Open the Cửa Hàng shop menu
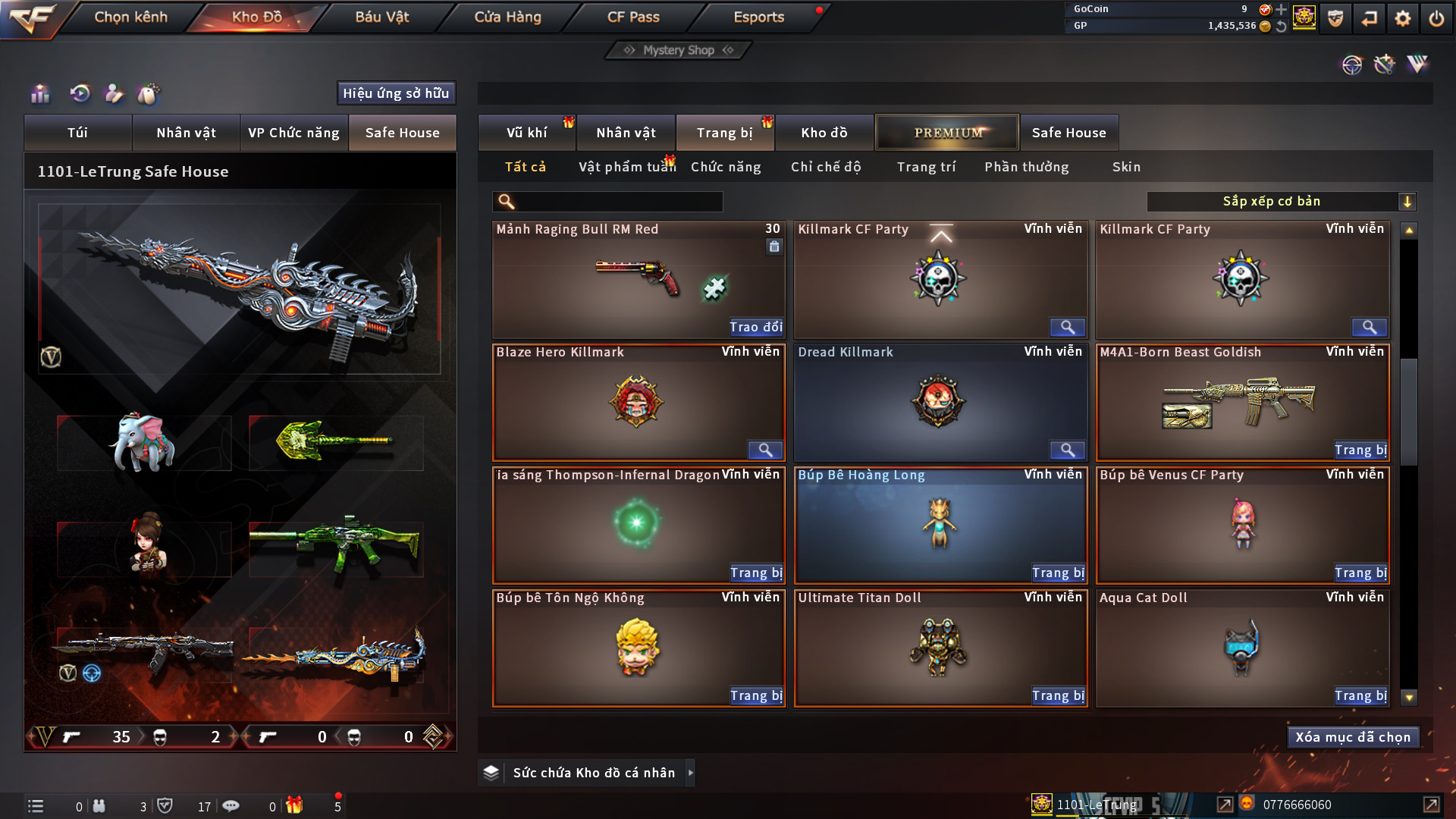Viewport: 1456px width, 819px height. (507, 17)
